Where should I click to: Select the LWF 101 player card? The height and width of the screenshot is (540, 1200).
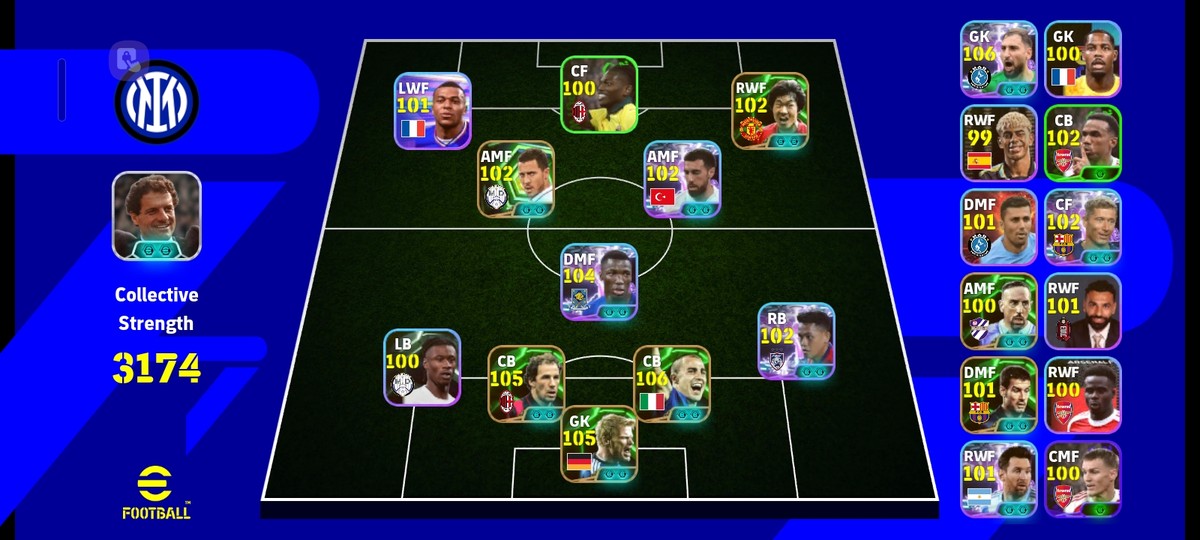click(x=432, y=111)
